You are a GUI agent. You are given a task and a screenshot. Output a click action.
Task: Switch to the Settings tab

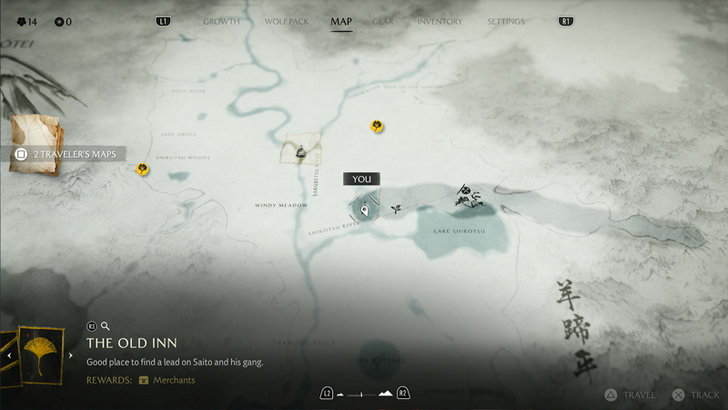point(505,21)
